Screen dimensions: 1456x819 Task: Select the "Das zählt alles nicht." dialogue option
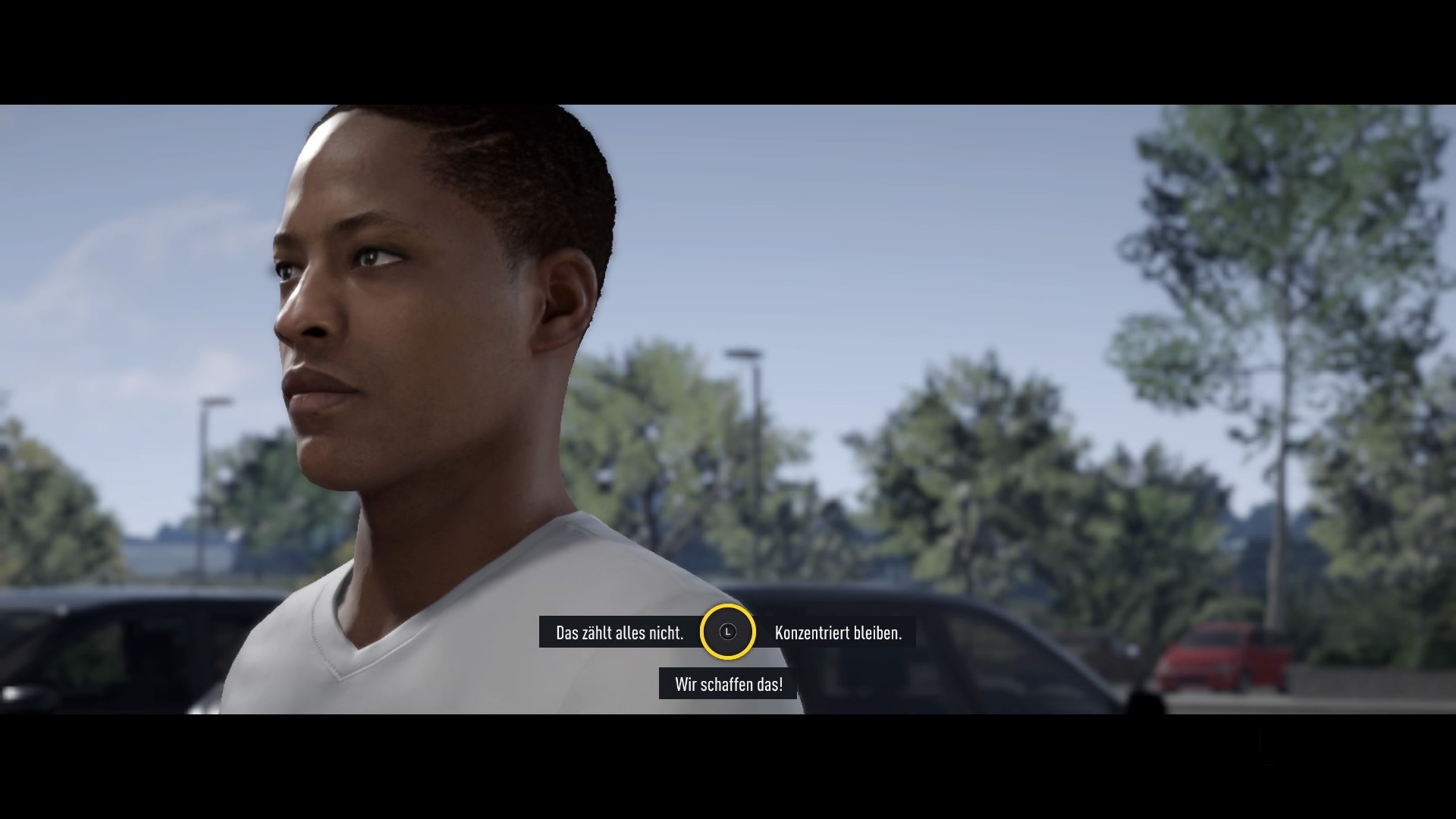tap(620, 632)
